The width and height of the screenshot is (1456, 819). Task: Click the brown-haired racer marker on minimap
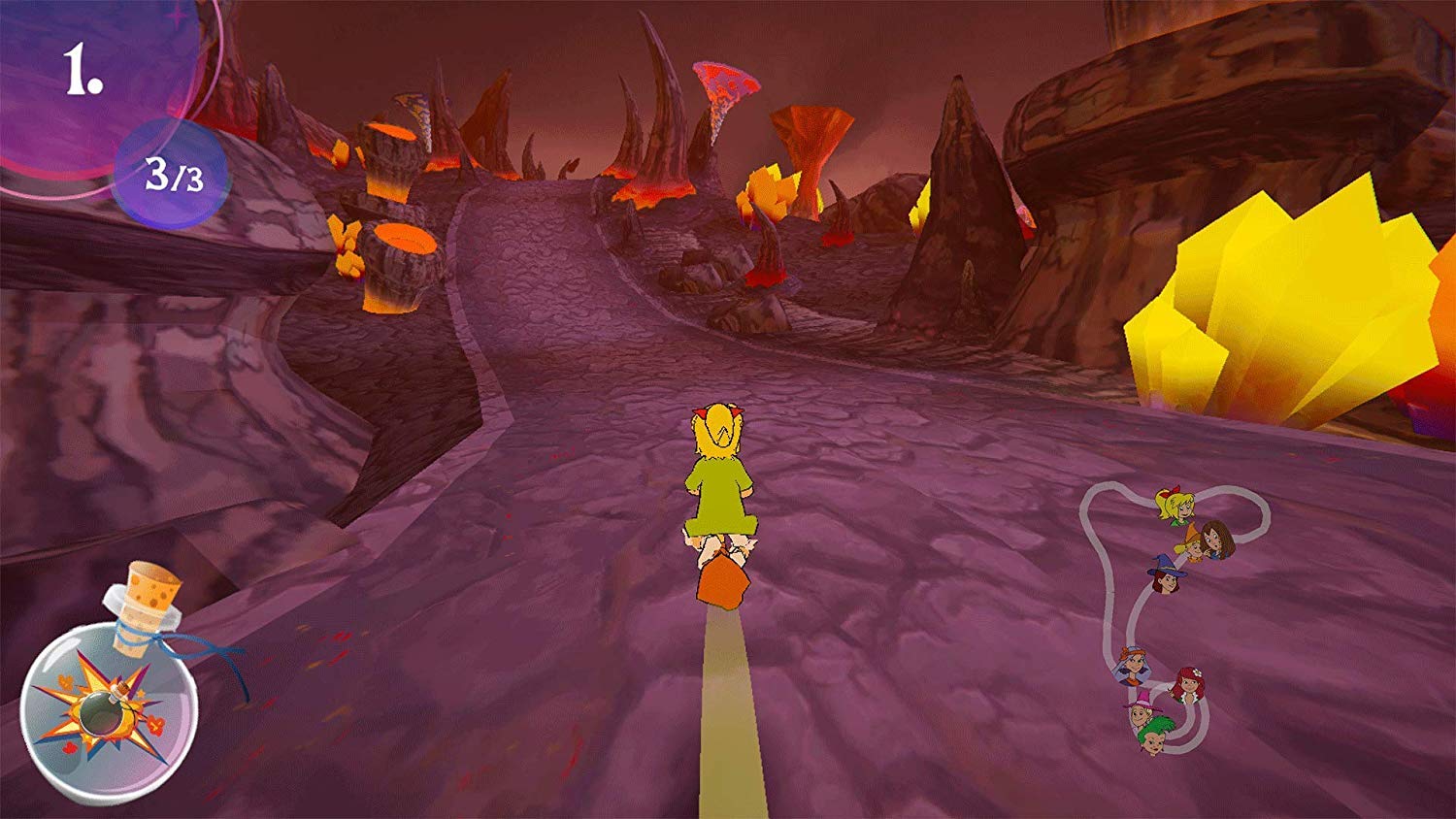[x=1217, y=540]
